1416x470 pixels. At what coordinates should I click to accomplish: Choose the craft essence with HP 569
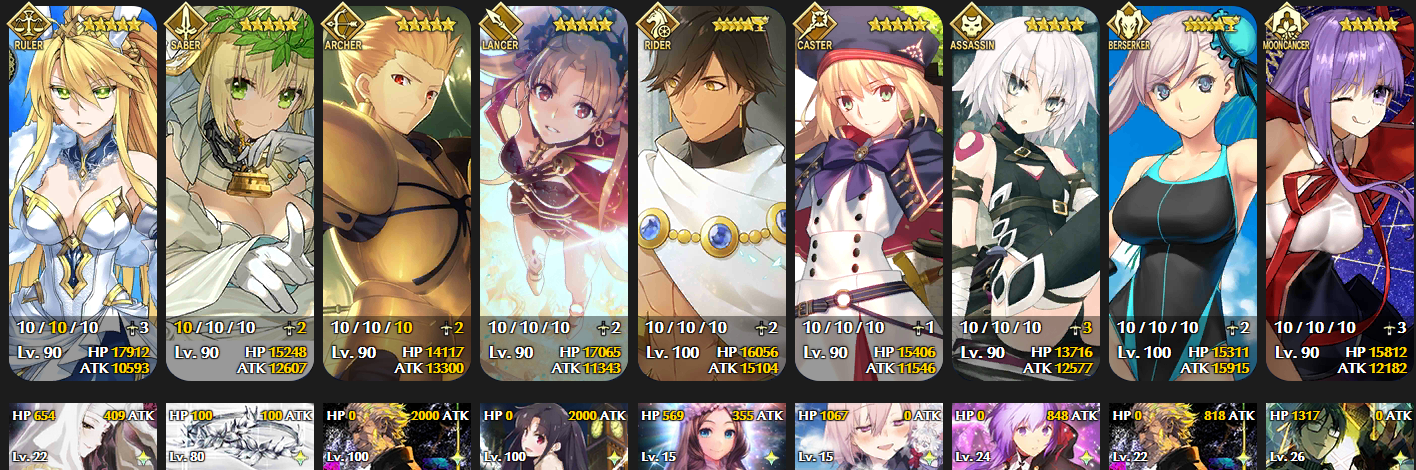click(711, 437)
